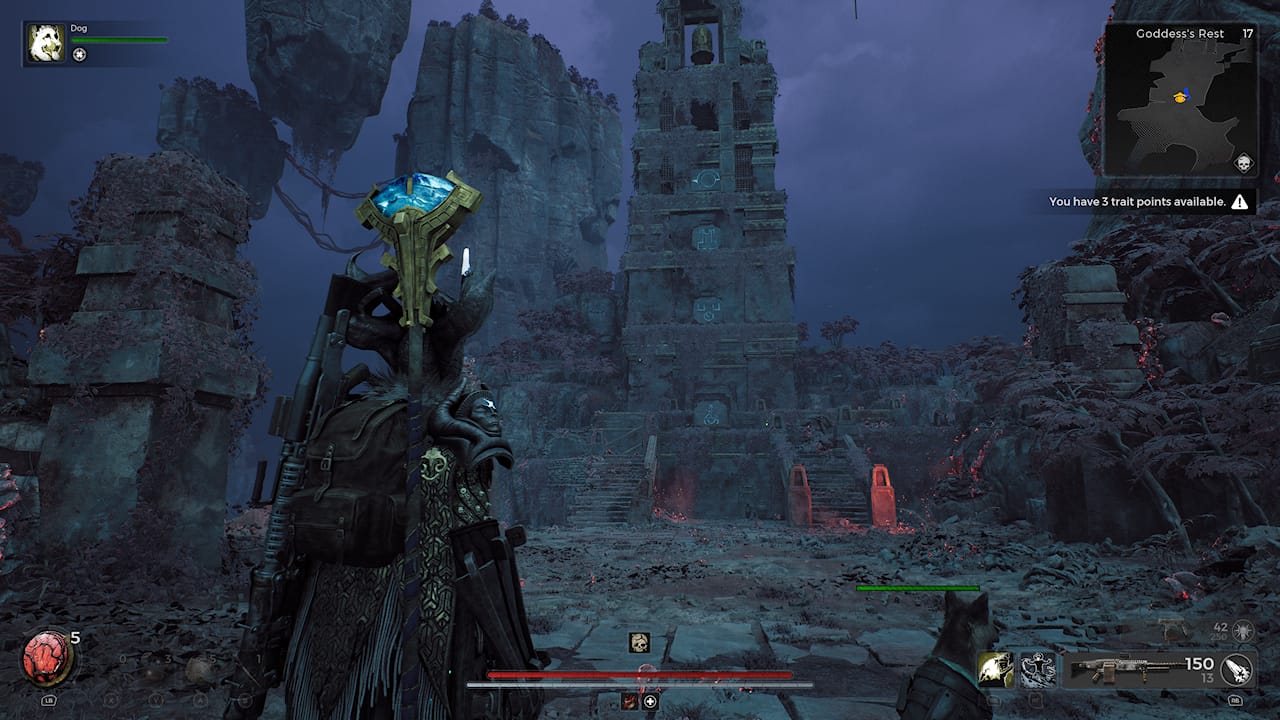
Task: Click the status icon under the Dog's name
Action: (x=80, y=55)
